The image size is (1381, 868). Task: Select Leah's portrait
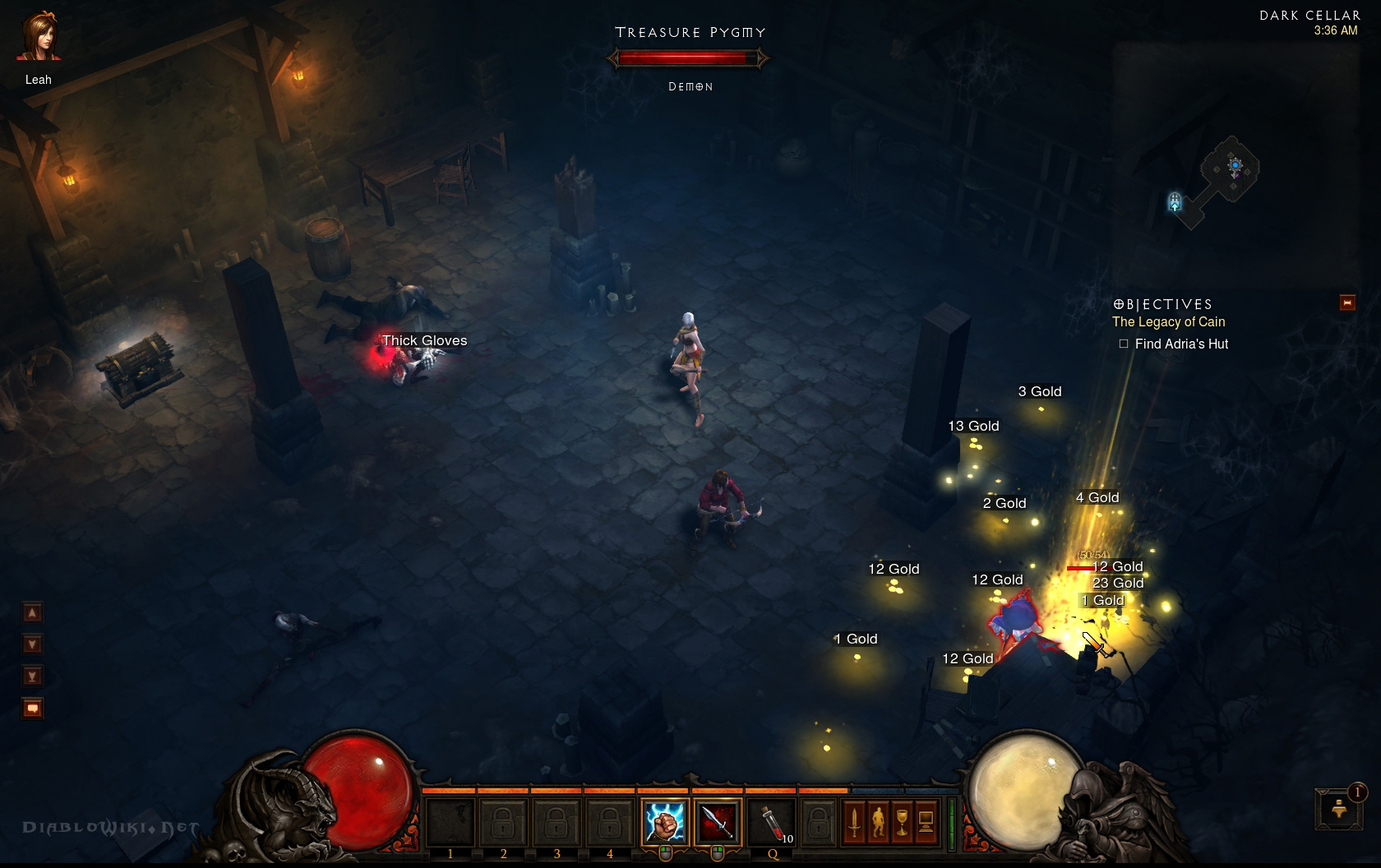point(38,38)
